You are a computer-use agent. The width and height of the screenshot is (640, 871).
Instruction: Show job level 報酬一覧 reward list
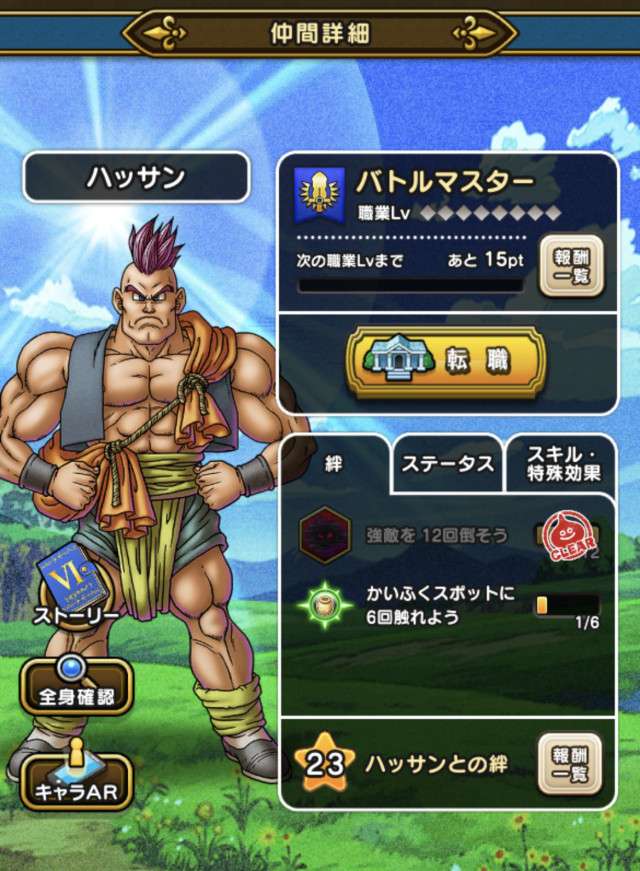572,266
